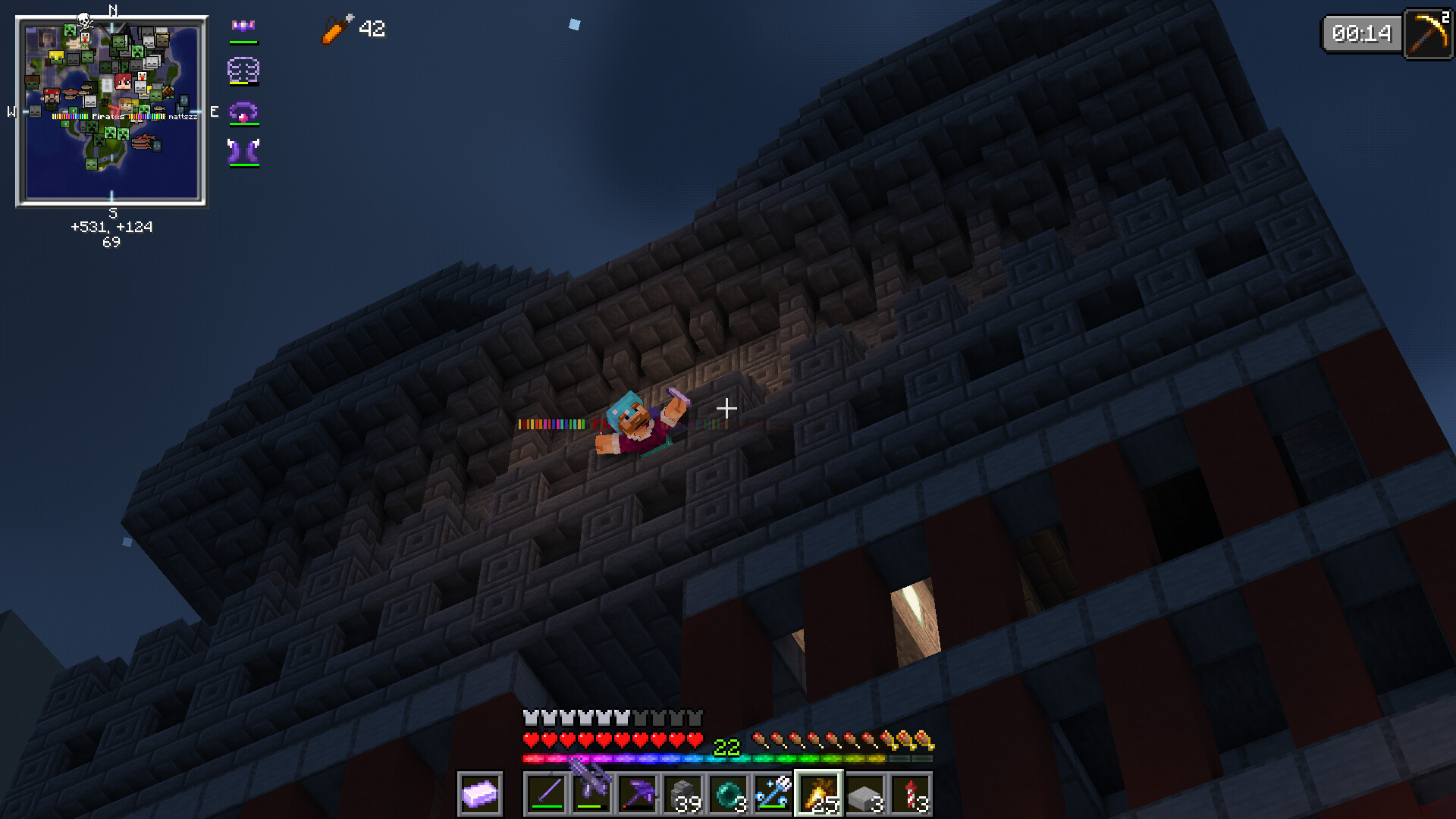The width and height of the screenshot is (1456, 819).
Task: Select the stone slab hotbar slot
Action: click(x=864, y=794)
